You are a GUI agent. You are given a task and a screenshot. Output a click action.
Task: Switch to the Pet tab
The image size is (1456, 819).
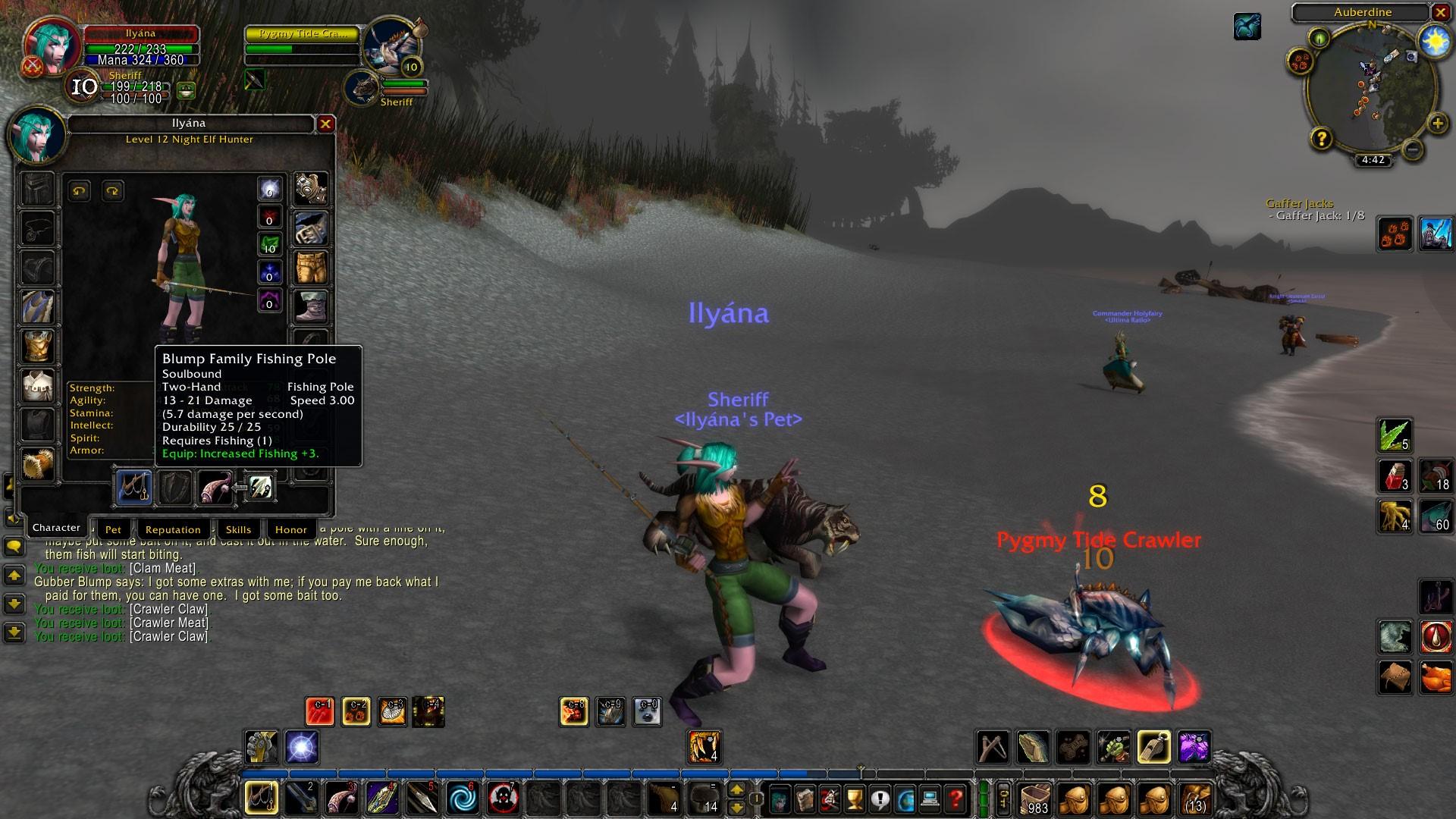[x=113, y=529]
